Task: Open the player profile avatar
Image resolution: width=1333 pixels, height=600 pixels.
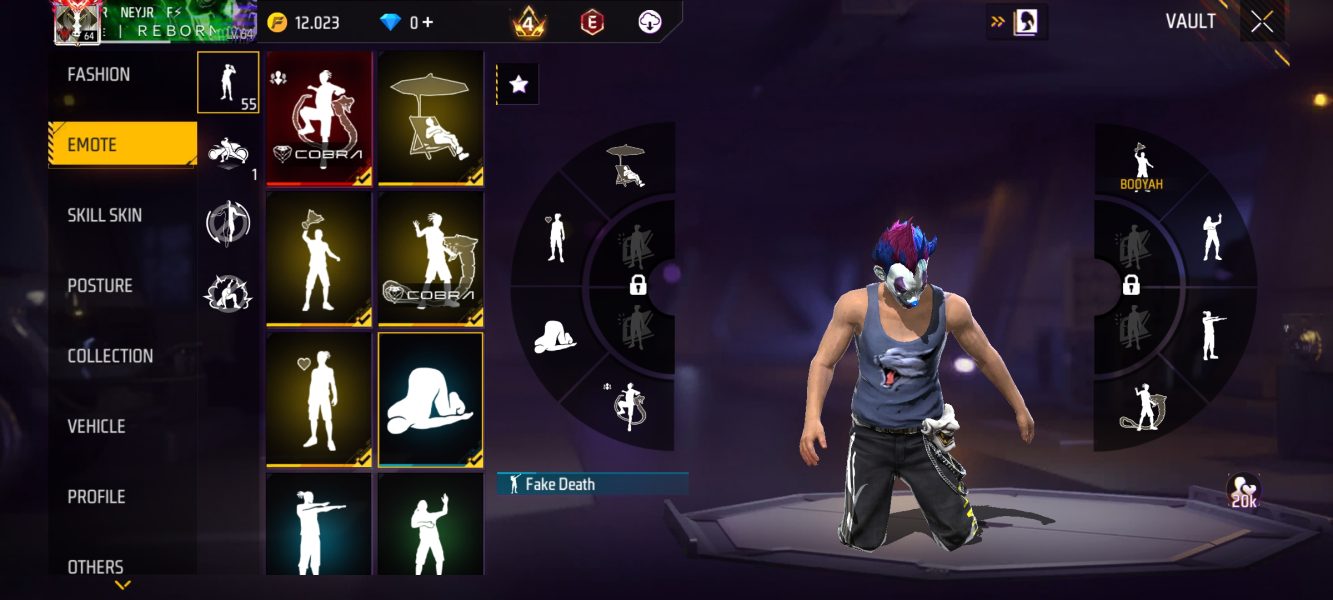Action: [76, 22]
